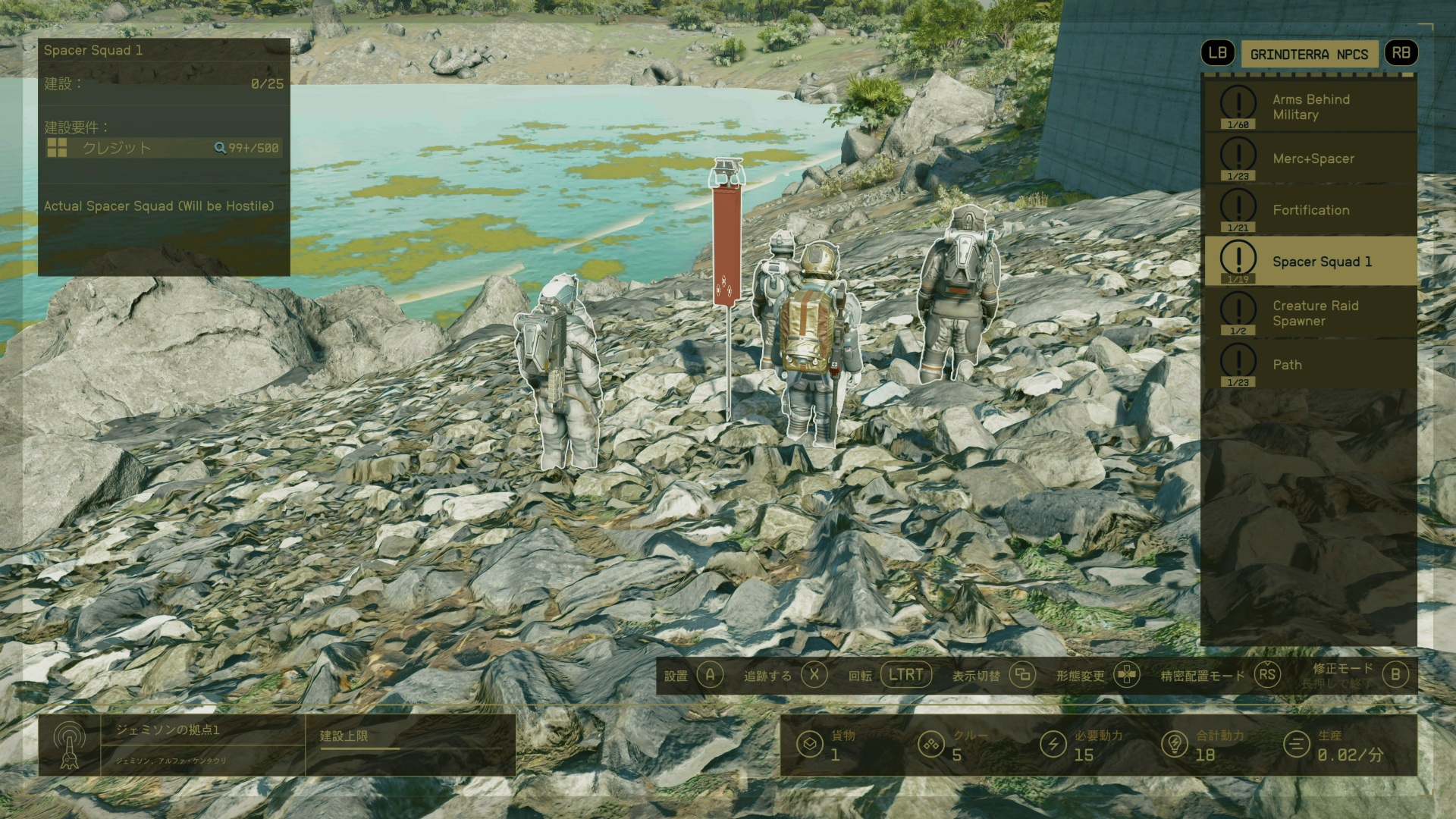Open the GRINDTERRA NPCS category tab
This screenshot has width=1456, height=819.
1309,54
